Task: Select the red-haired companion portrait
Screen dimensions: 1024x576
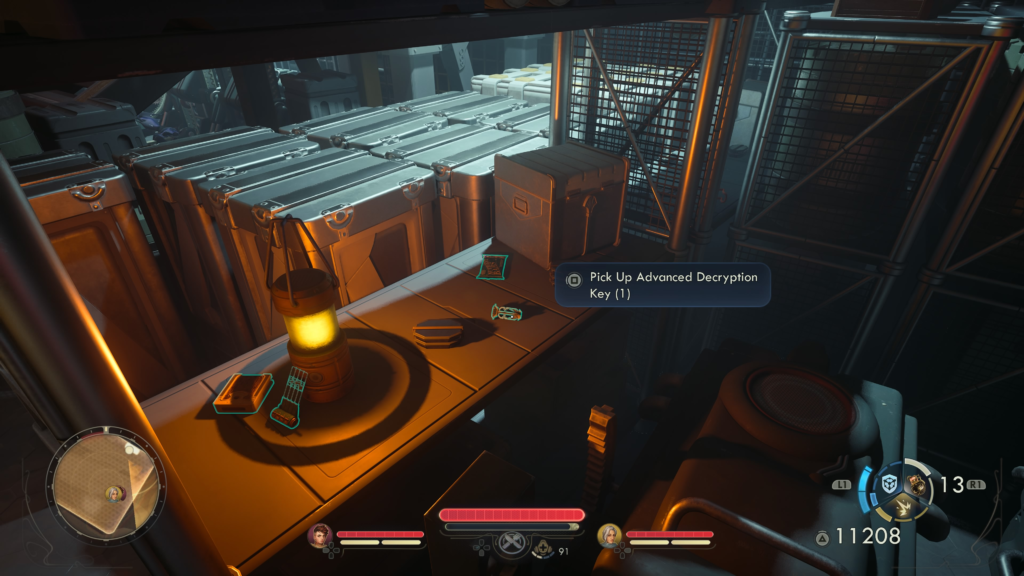Action: point(320,536)
